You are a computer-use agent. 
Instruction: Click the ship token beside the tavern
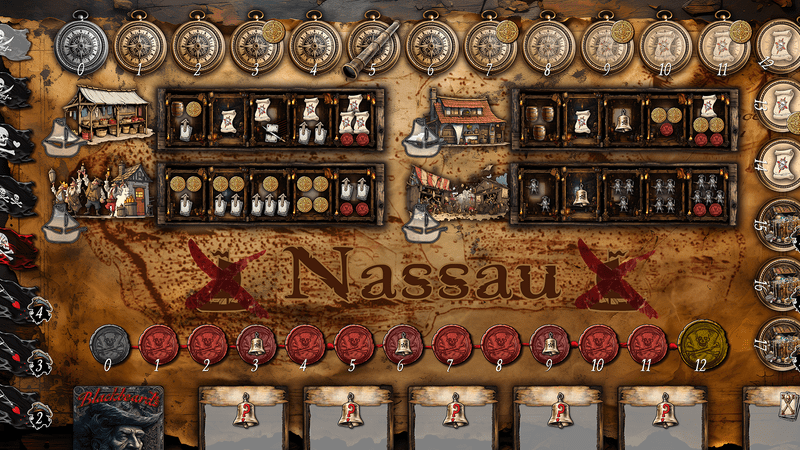click(423, 139)
